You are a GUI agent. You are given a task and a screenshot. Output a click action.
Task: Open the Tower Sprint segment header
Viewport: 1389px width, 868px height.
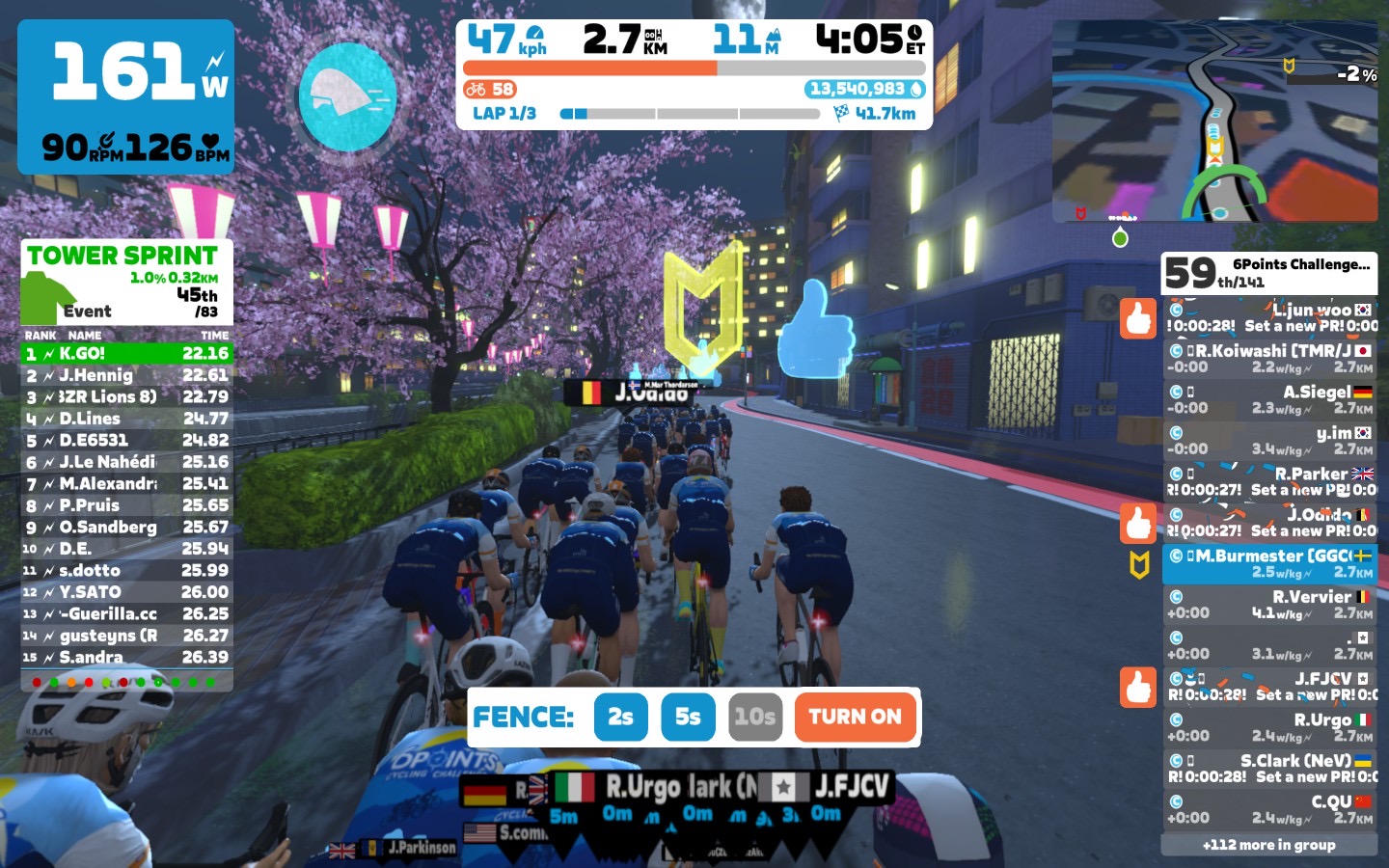pyautogui.click(x=126, y=282)
